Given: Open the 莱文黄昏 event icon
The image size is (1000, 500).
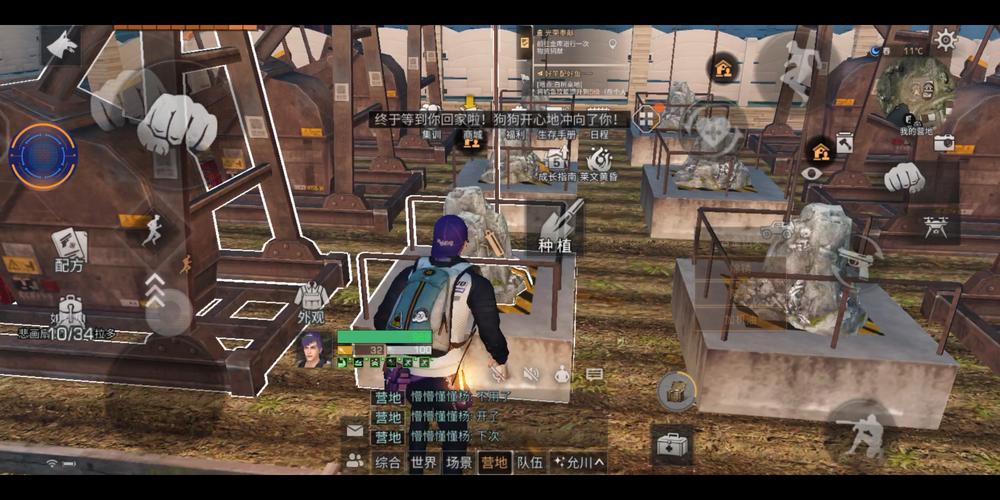Looking at the screenshot, I should [600, 163].
